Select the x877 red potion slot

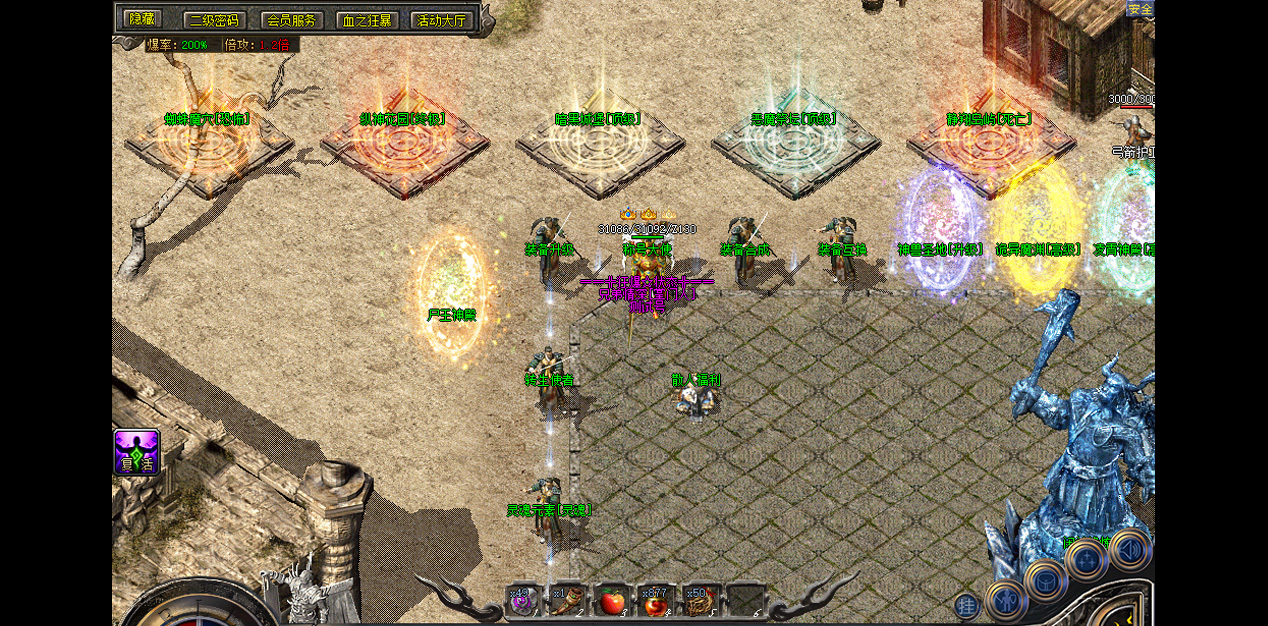tap(656, 600)
